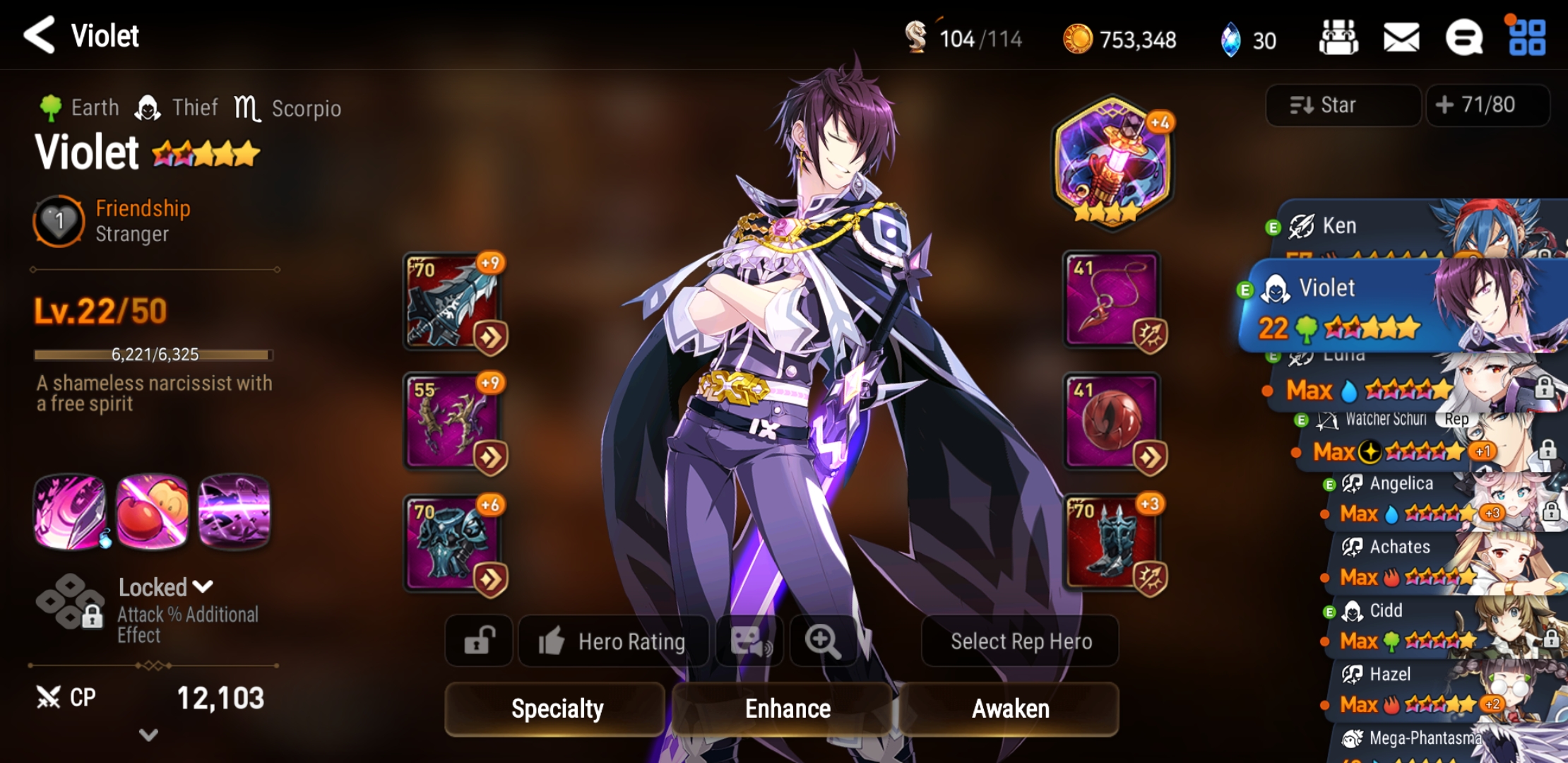Tap the magnifier zoom icon
The height and width of the screenshot is (763, 1568).
tap(824, 641)
